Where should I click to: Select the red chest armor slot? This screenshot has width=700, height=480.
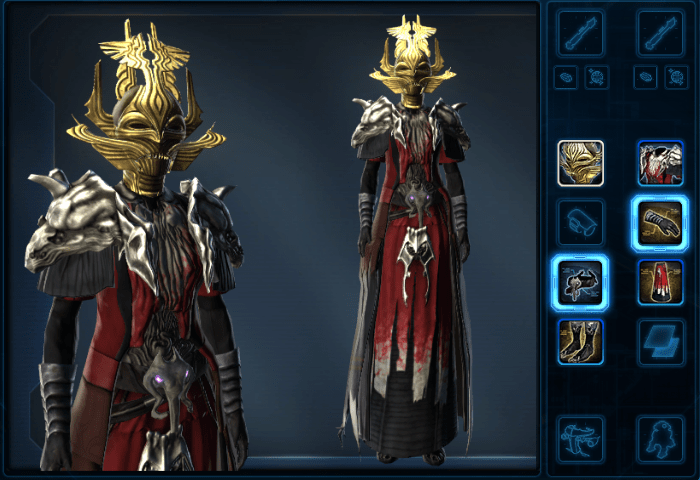(660, 163)
